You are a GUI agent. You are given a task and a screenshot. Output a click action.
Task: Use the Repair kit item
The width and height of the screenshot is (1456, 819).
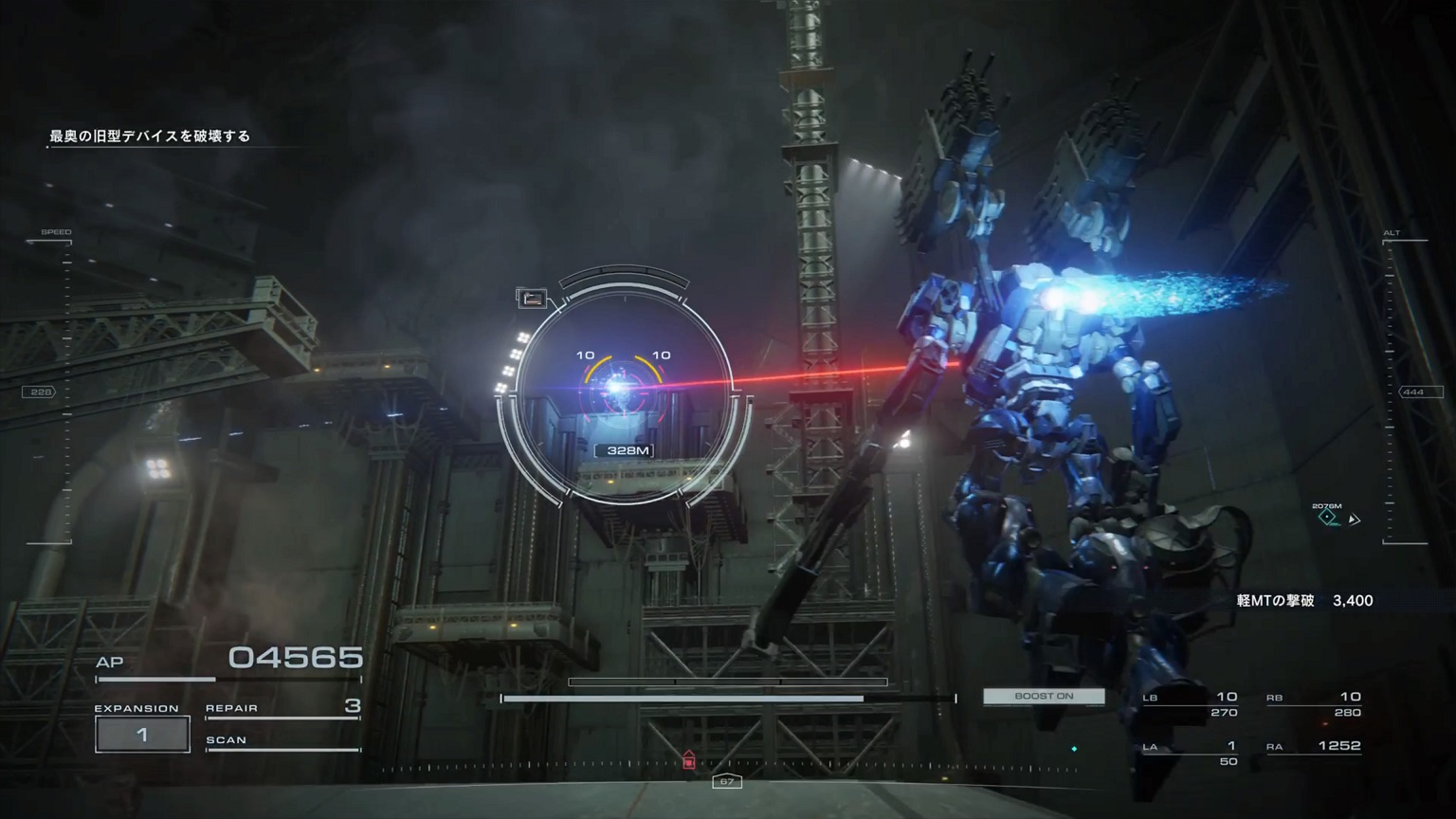point(282,708)
